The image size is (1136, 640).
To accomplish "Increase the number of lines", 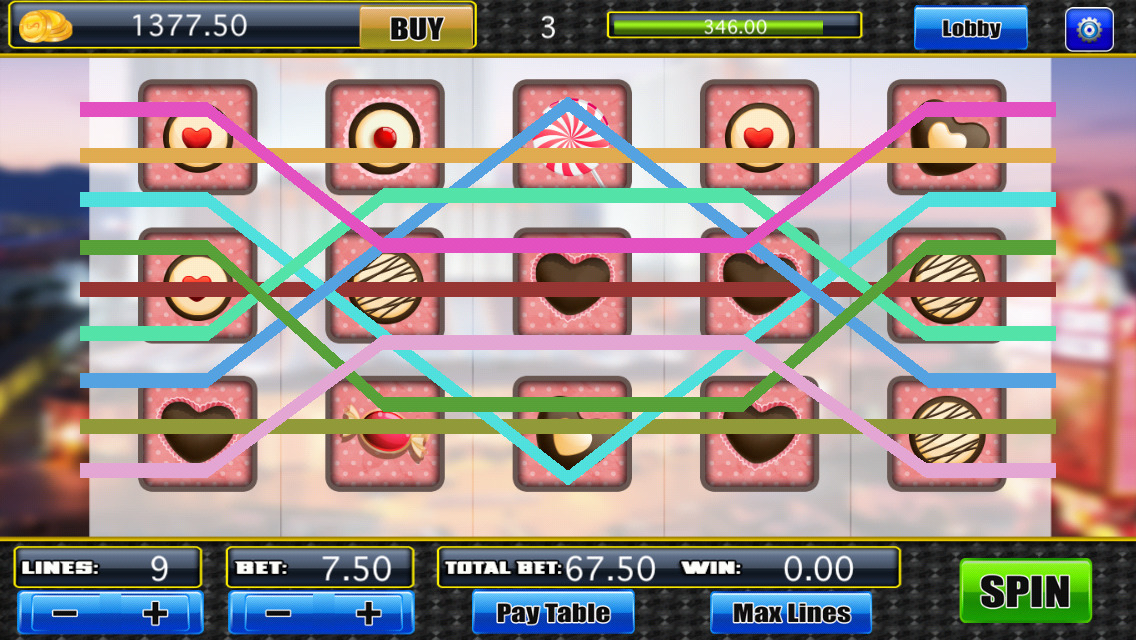I will click(x=155, y=612).
